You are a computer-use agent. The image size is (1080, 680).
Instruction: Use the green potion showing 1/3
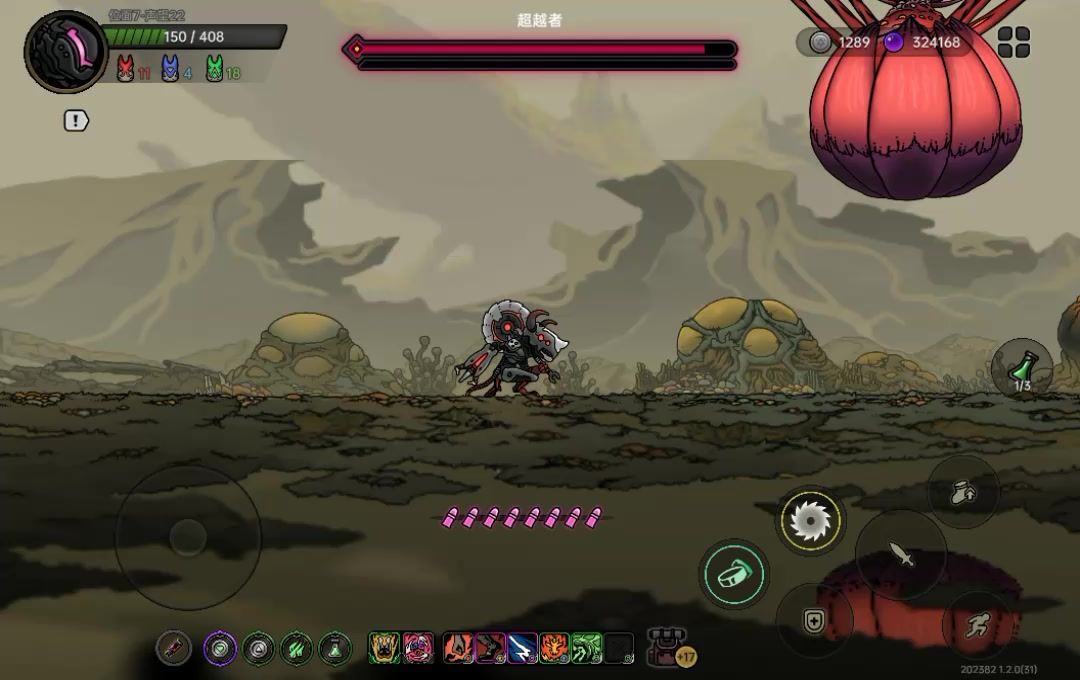point(1021,368)
